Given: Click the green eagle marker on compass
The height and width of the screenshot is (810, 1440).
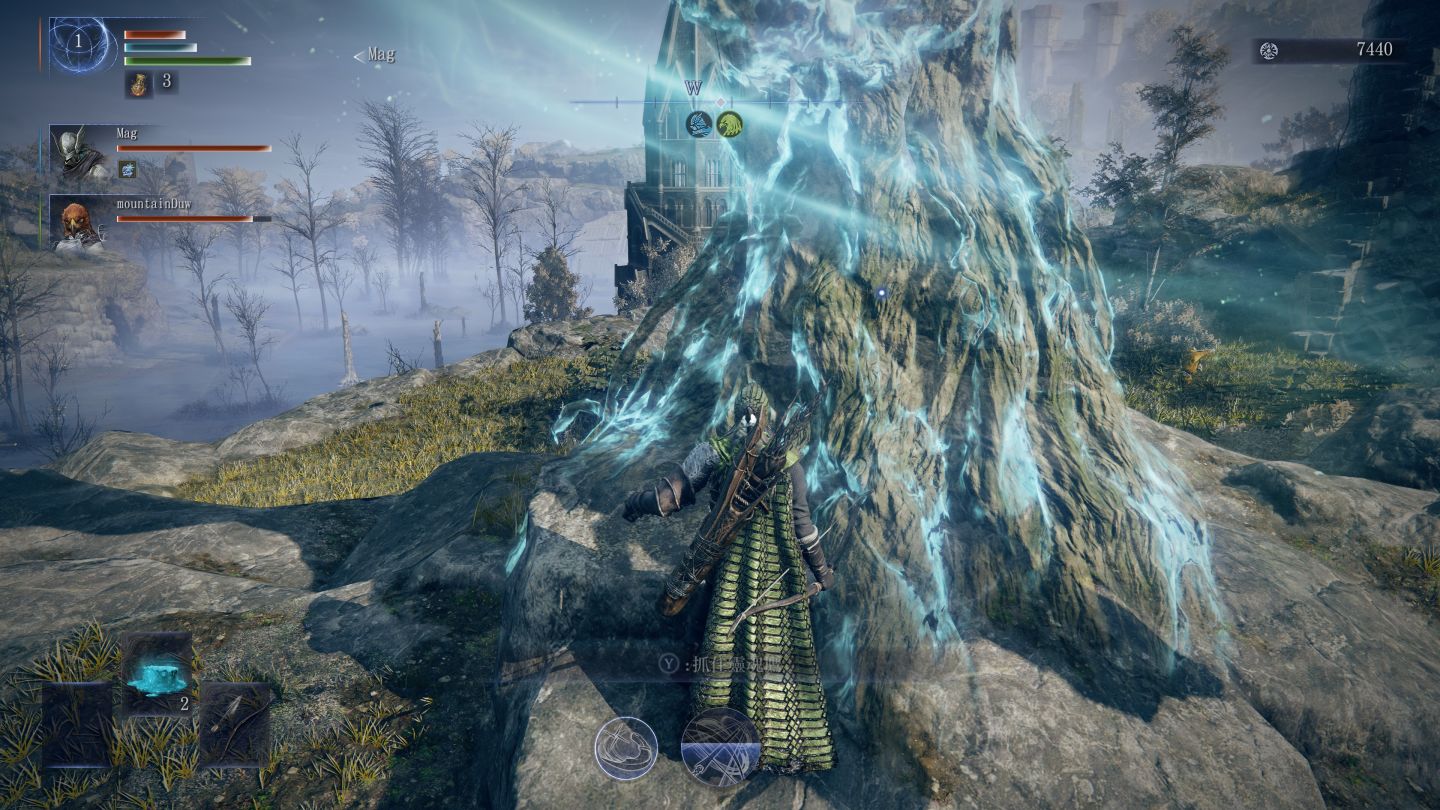Looking at the screenshot, I should click(x=729, y=125).
